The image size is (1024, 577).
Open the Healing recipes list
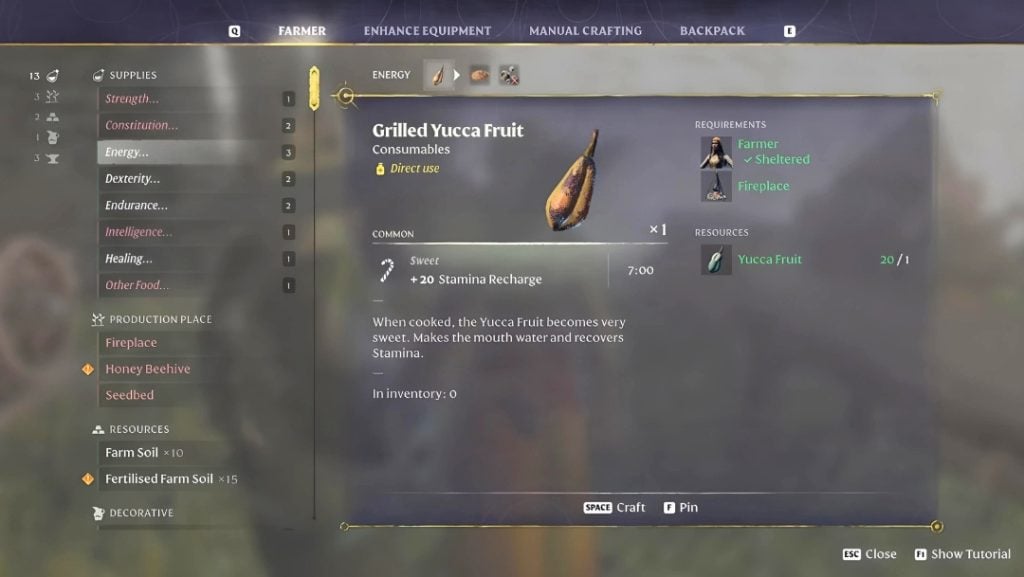[129, 259]
